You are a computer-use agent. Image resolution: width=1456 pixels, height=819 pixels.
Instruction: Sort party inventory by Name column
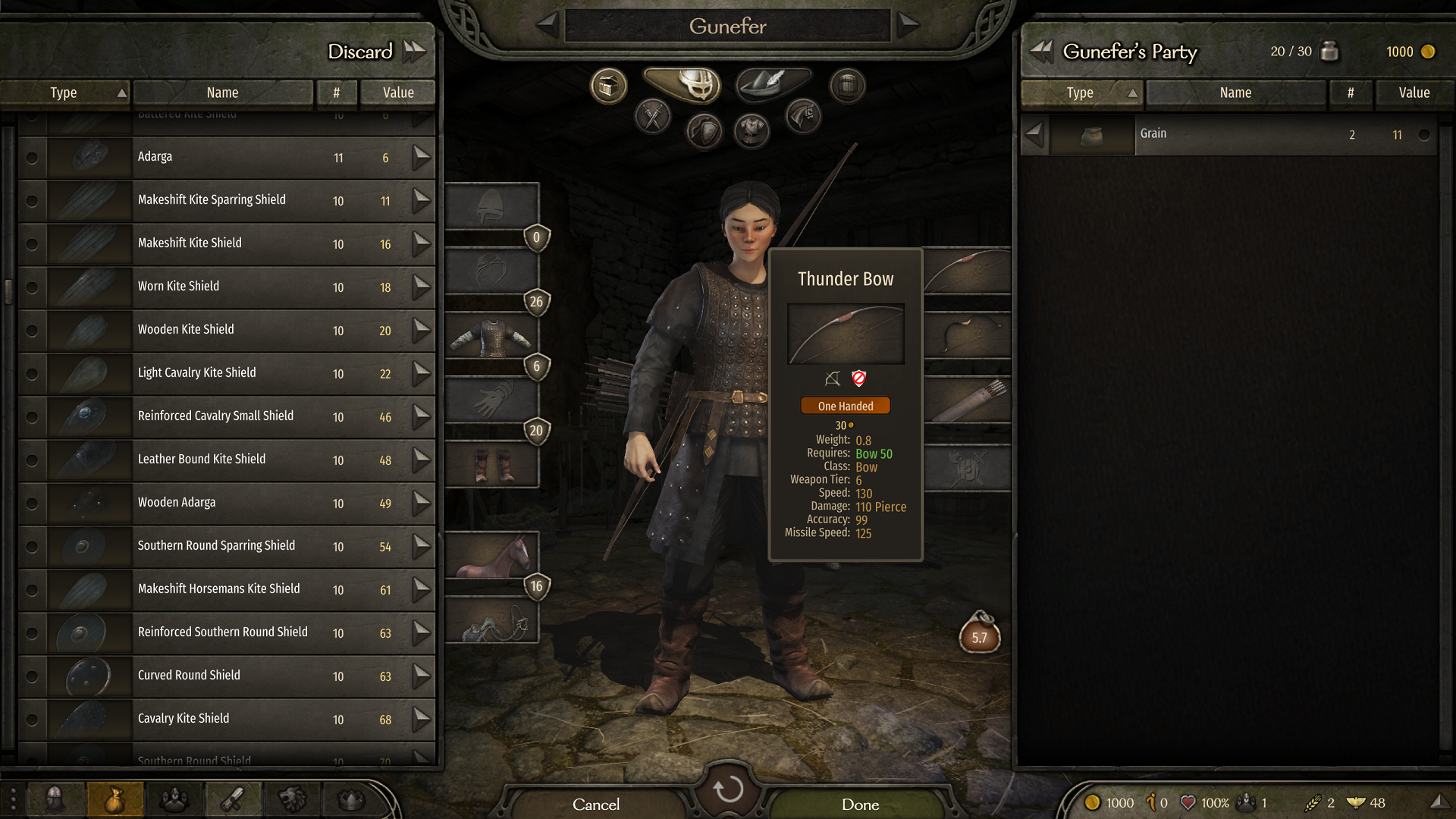pos(1235,93)
